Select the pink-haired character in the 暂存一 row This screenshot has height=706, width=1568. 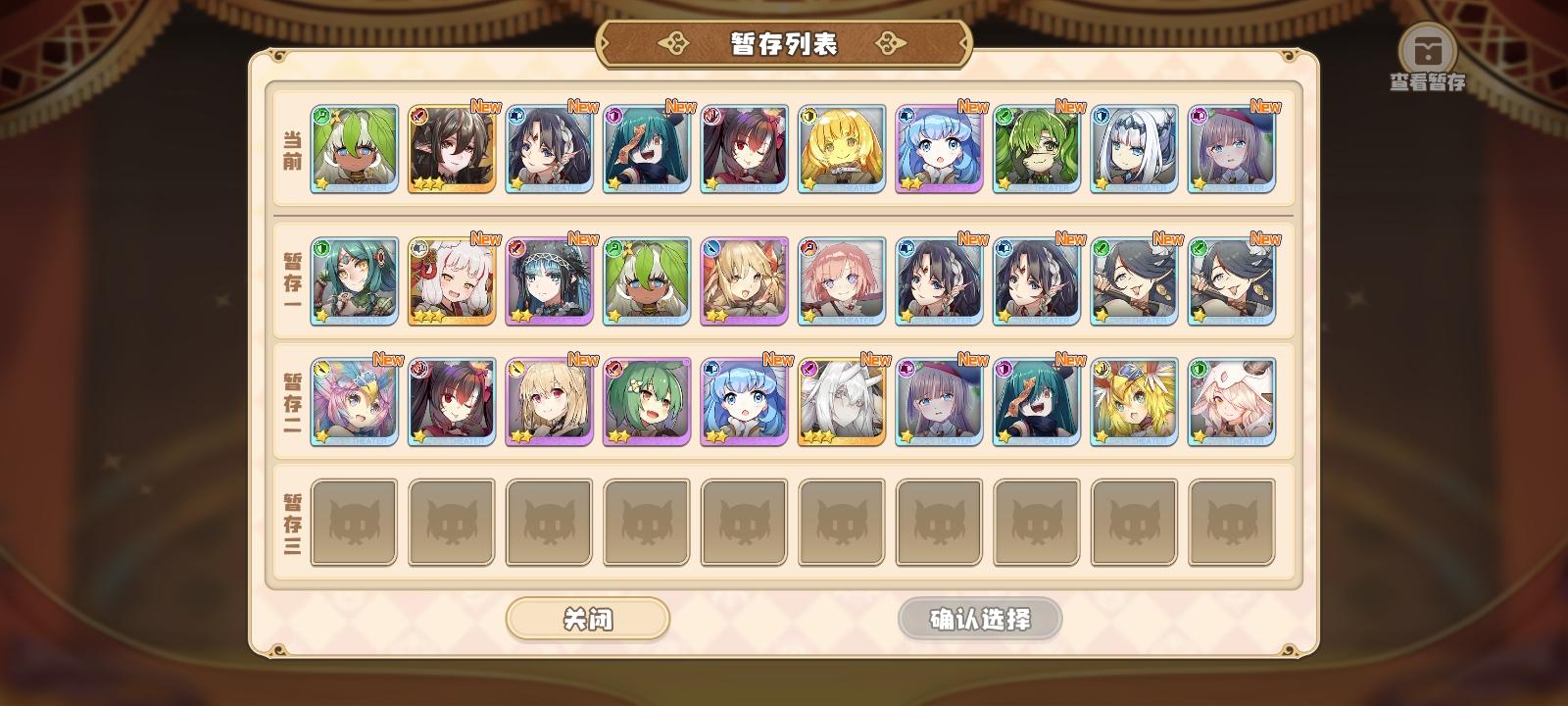click(842, 279)
